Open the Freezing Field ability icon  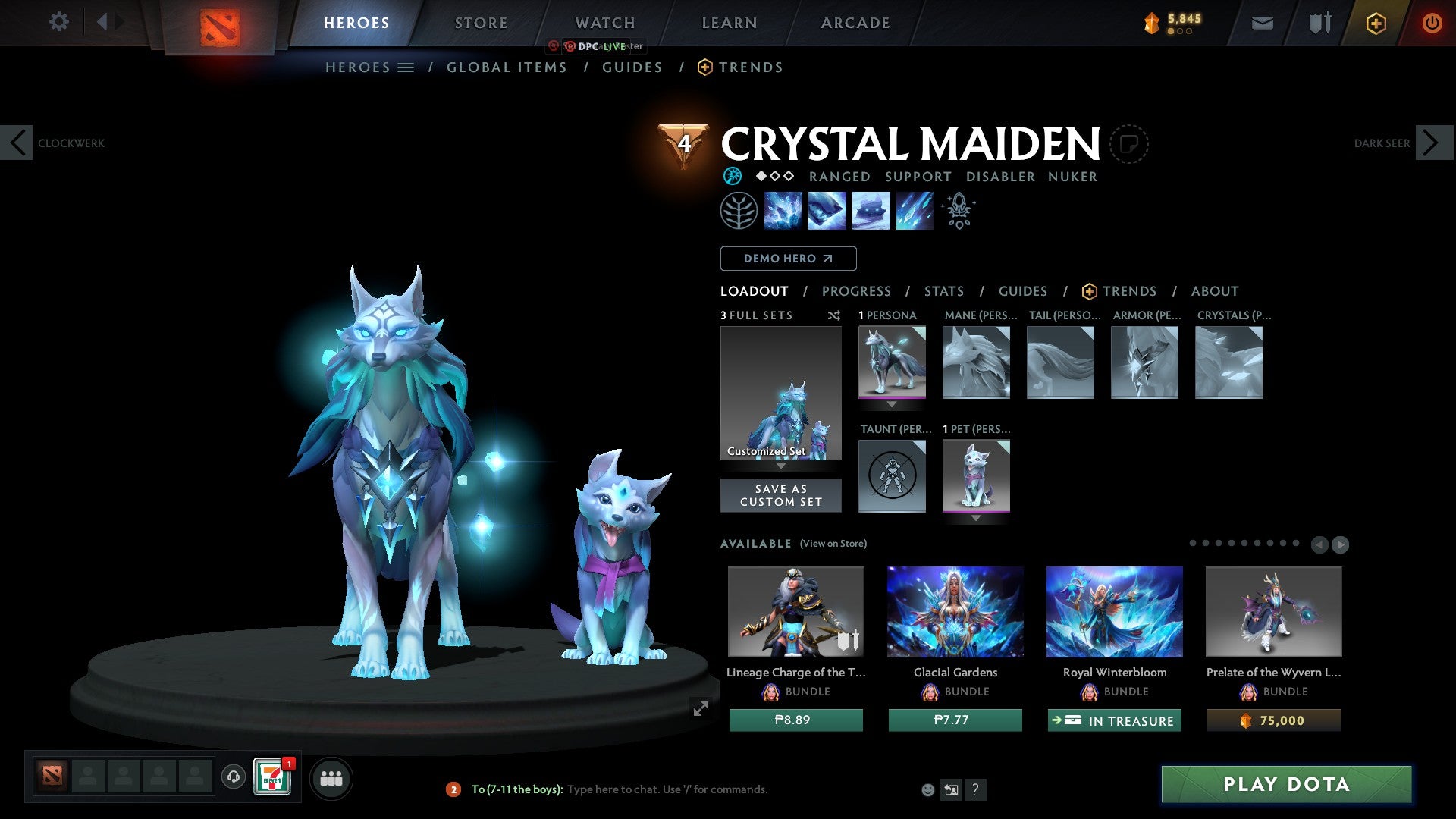pos(914,211)
